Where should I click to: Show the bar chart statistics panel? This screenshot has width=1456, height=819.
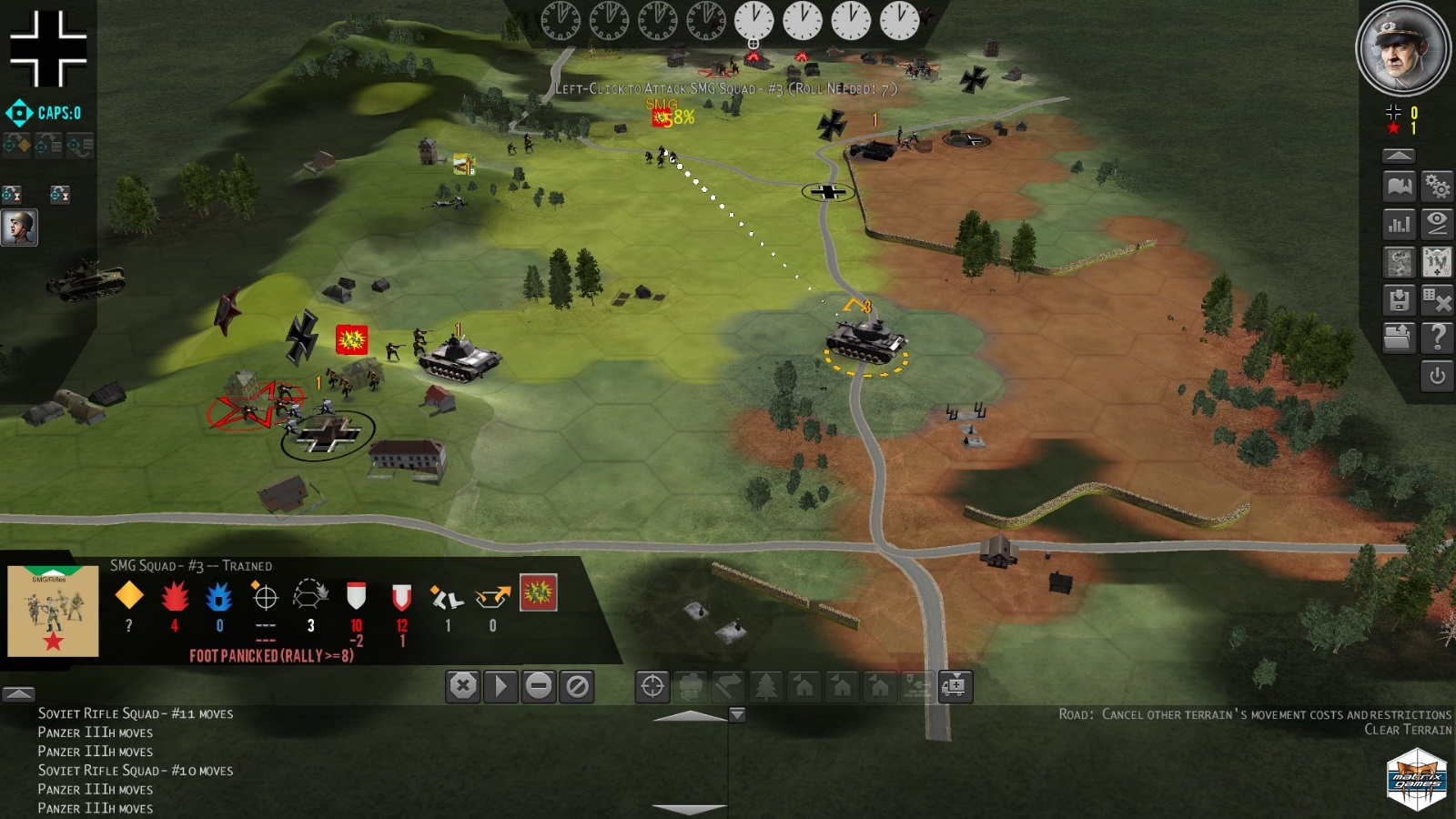click(1400, 224)
